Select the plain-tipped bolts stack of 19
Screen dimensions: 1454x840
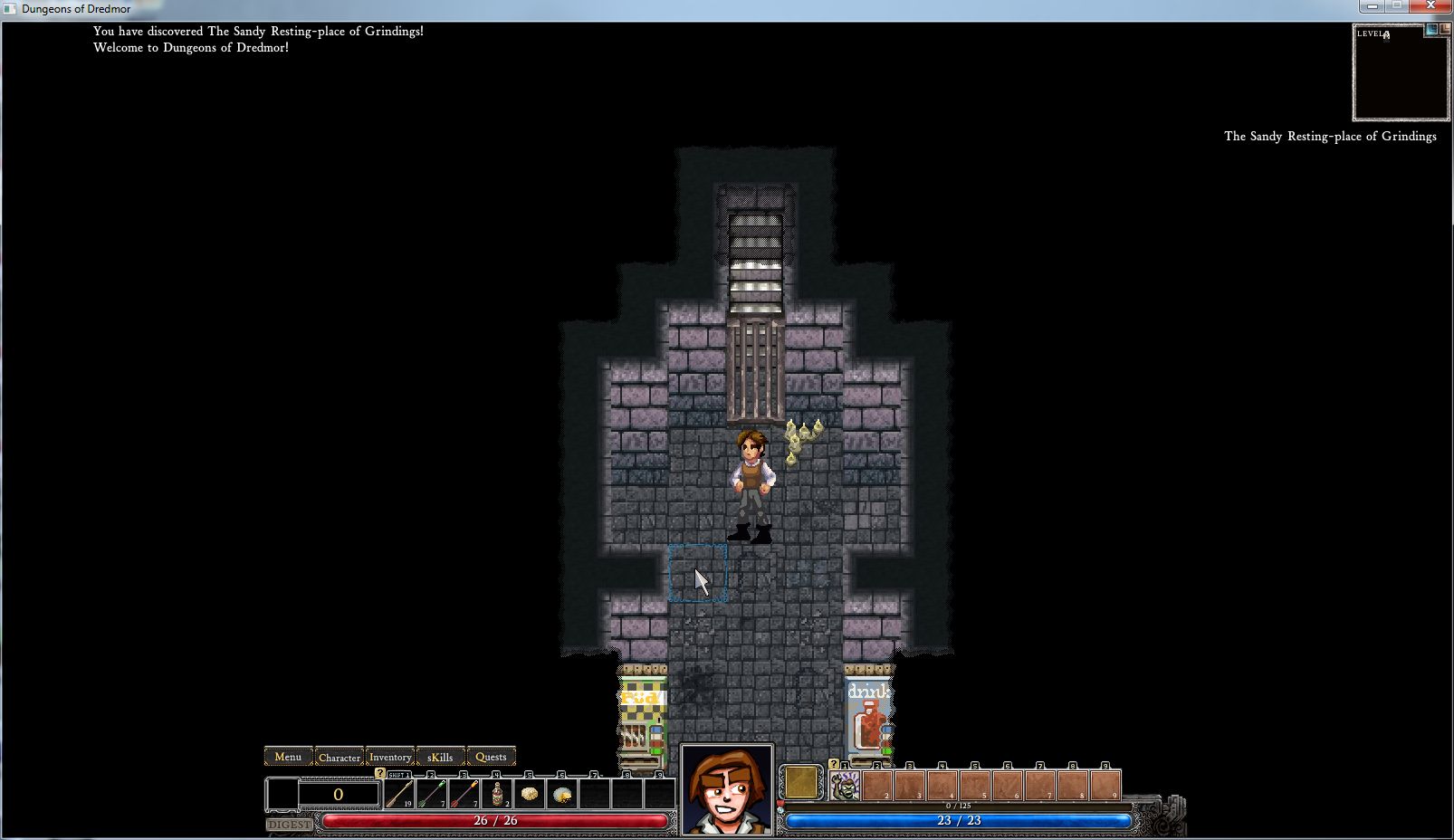[x=399, y=794]
